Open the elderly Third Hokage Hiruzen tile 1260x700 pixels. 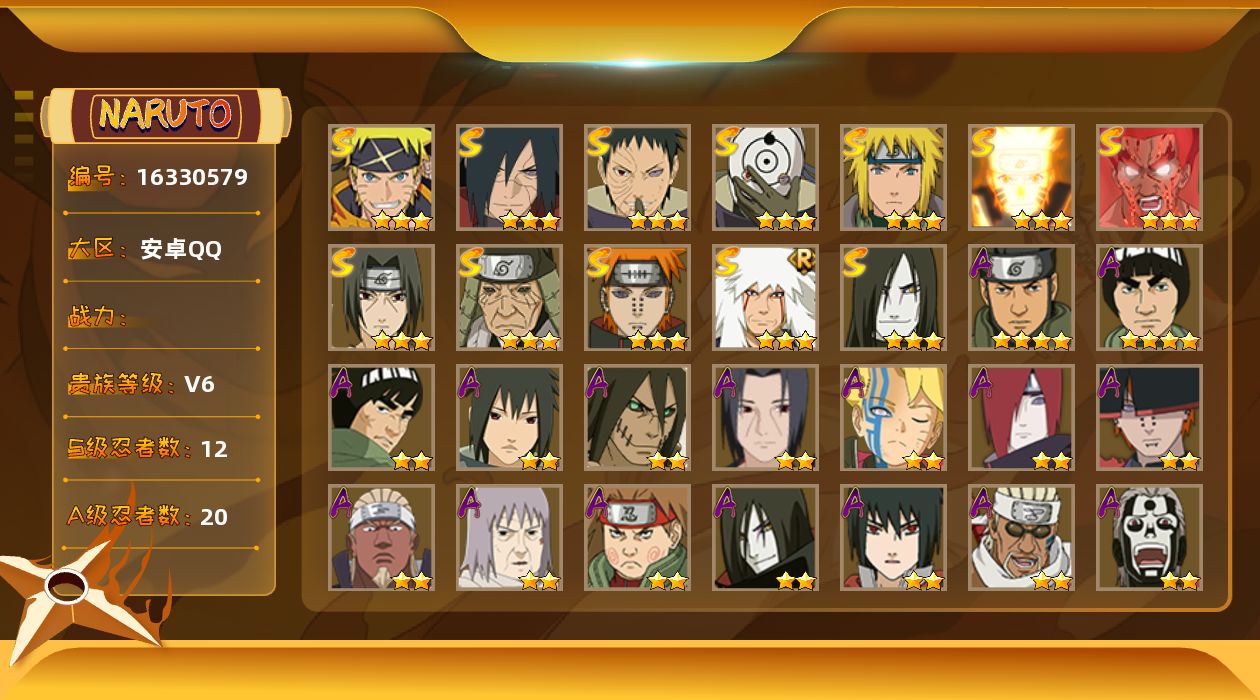(509, 297)
